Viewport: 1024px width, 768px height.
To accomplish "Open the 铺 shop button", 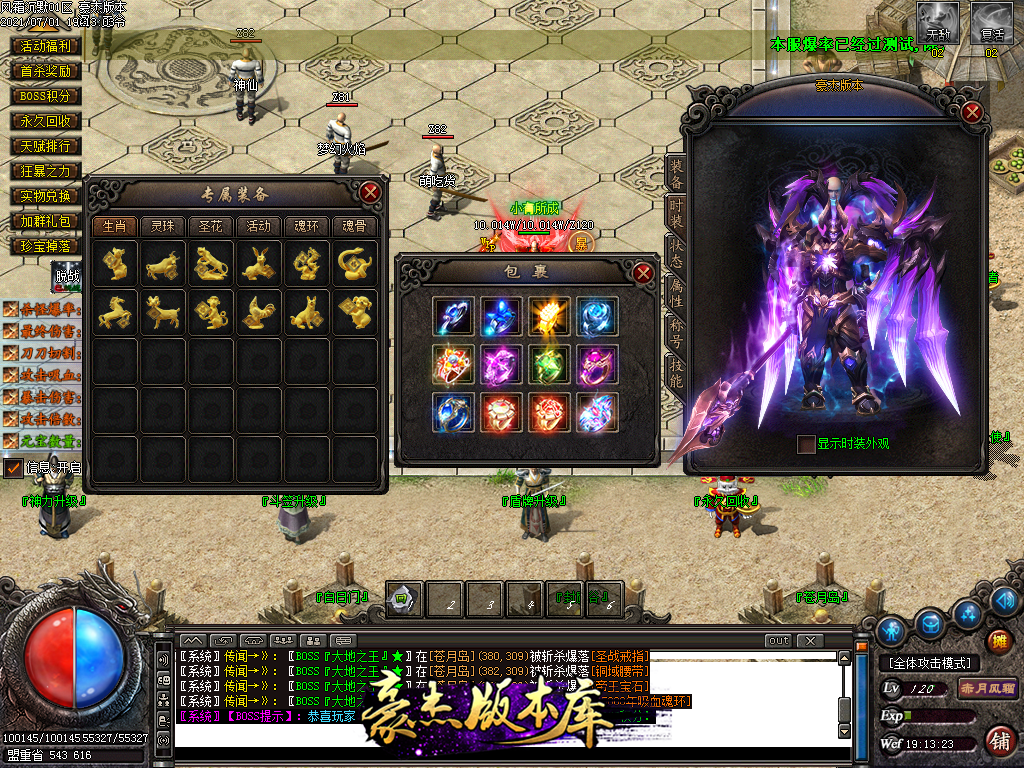I will (998, 740).
